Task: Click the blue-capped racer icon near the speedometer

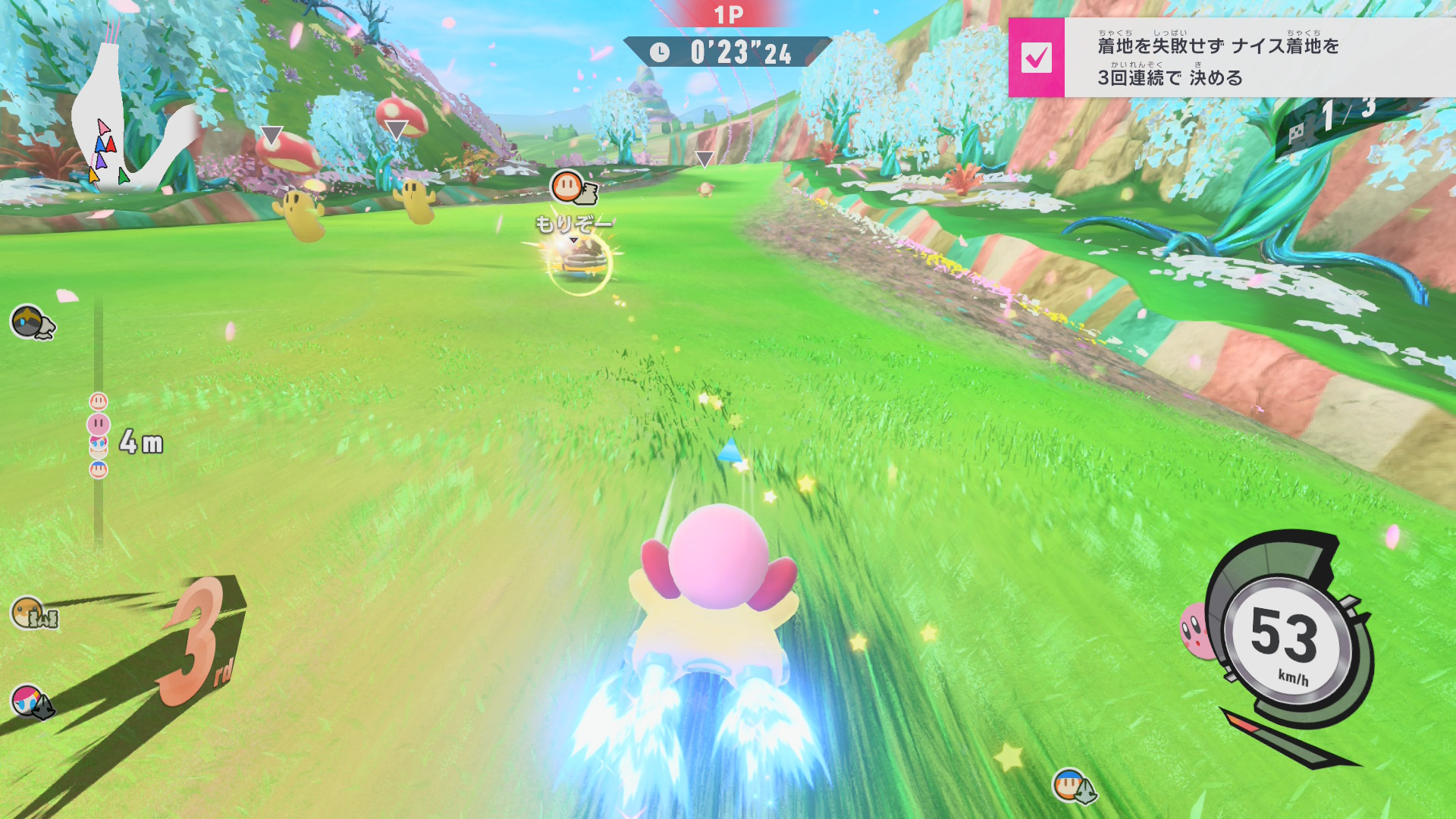Action: [x=1070, y=784]
